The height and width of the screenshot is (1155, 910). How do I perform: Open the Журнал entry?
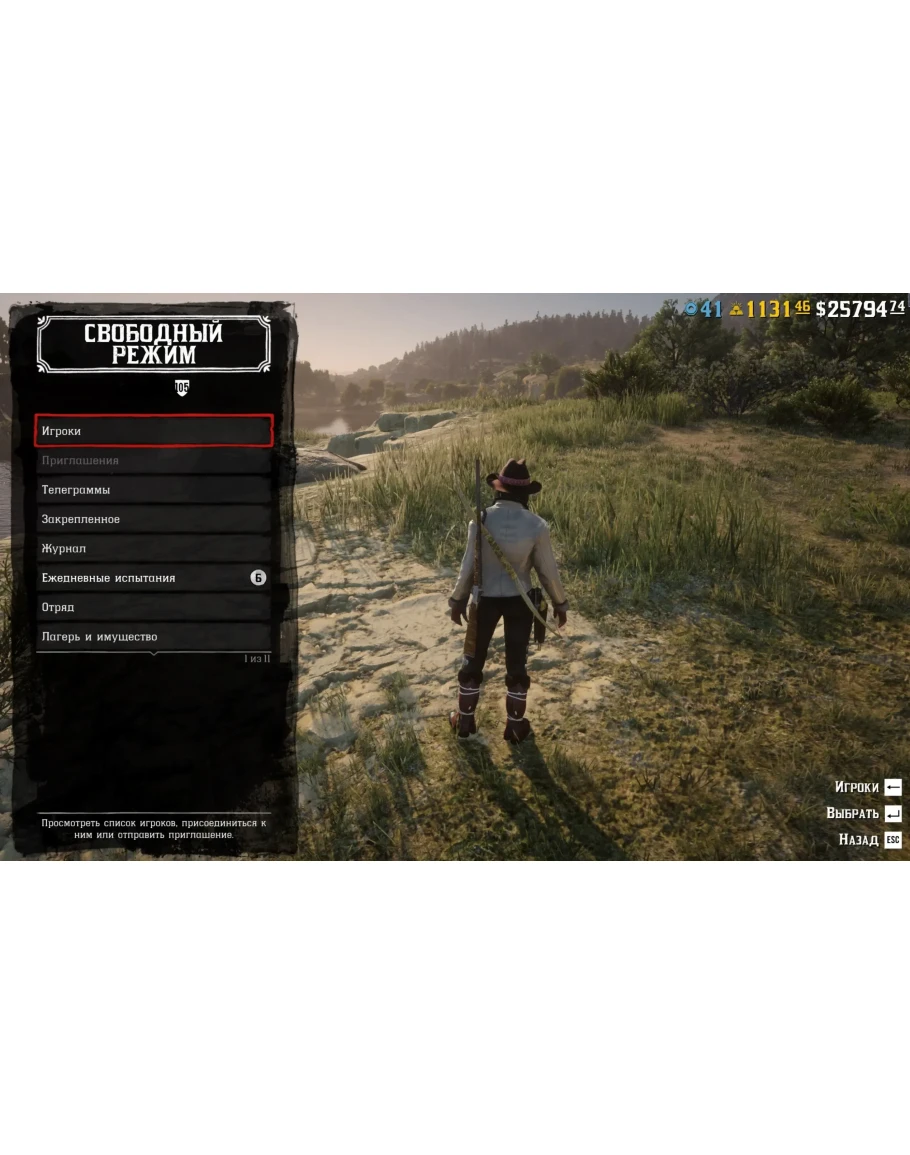(153, 549)
